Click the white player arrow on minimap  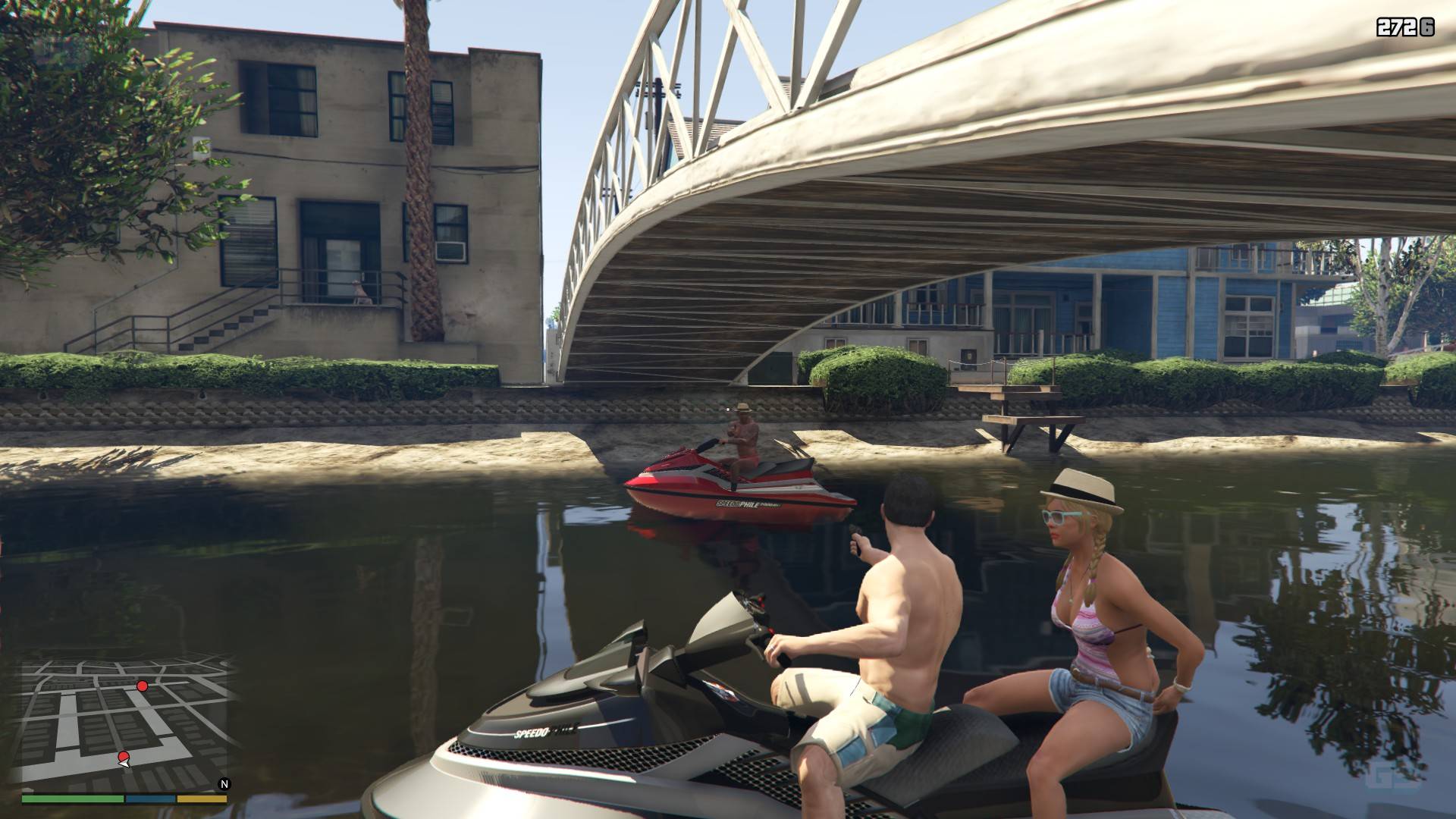(x=125, y=763)
